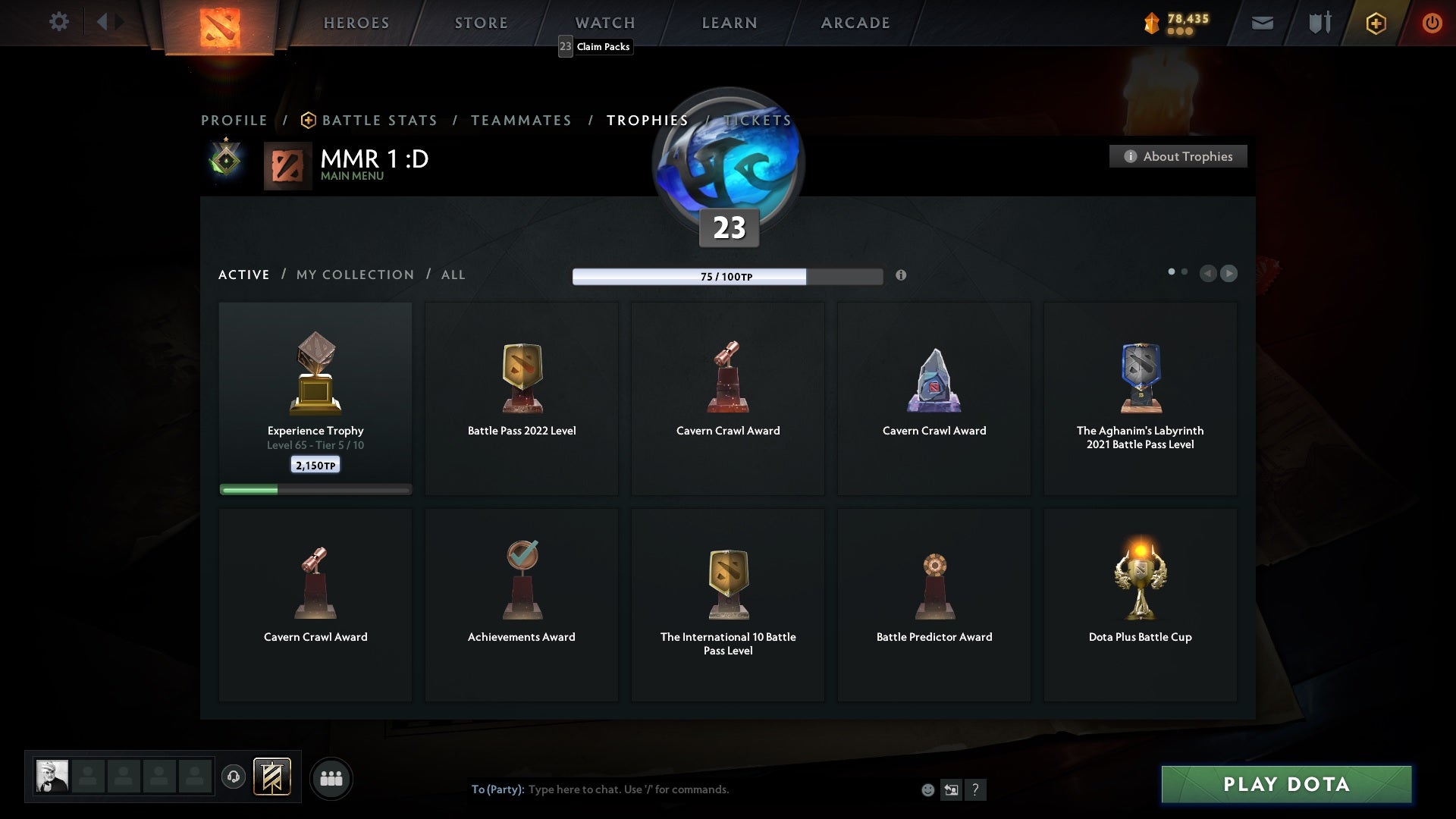
Task: Switch to the MY COLLECTION tab
Action: [354, 275]
